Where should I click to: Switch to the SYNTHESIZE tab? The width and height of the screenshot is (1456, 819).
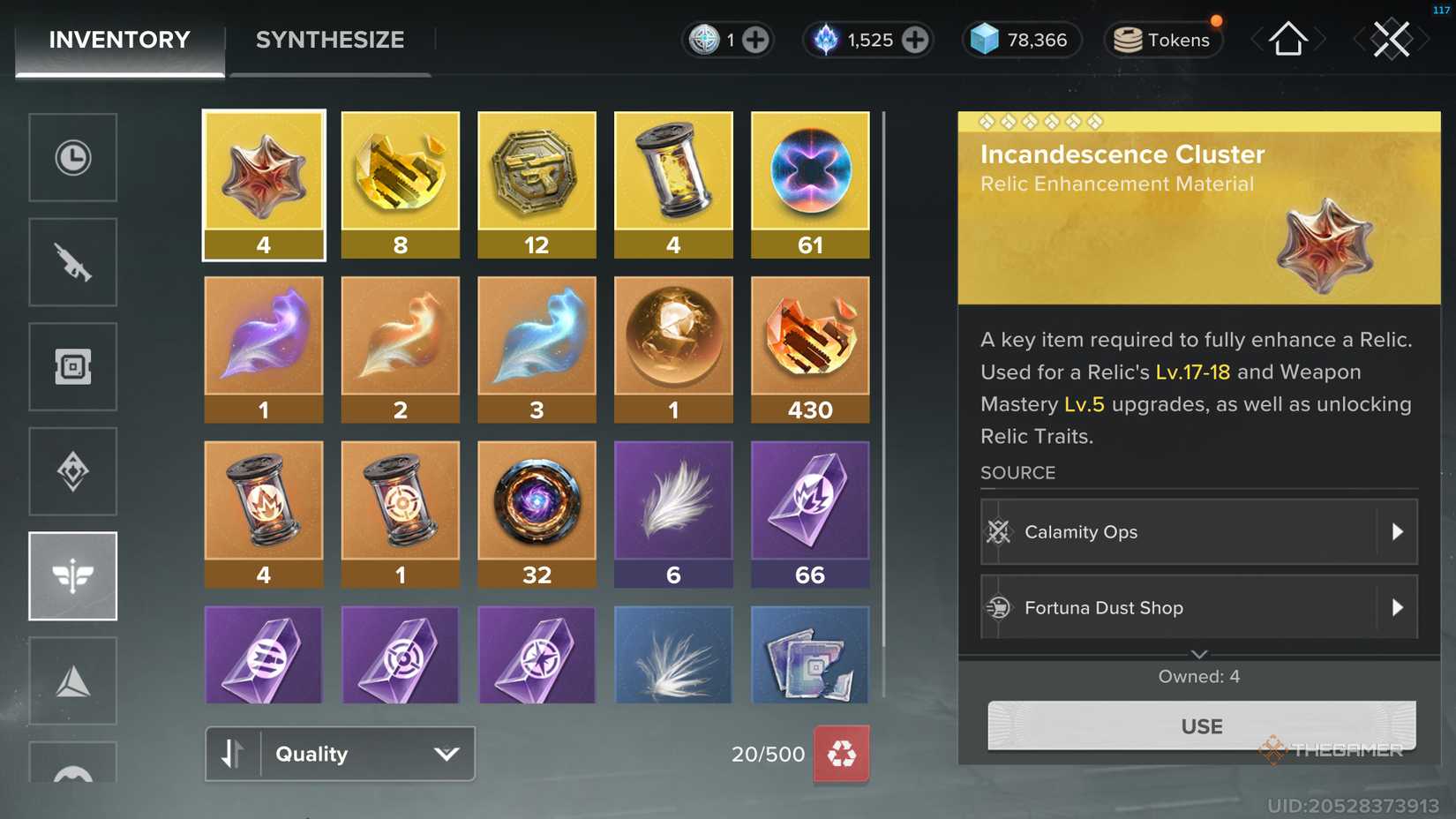click(329, 40)
